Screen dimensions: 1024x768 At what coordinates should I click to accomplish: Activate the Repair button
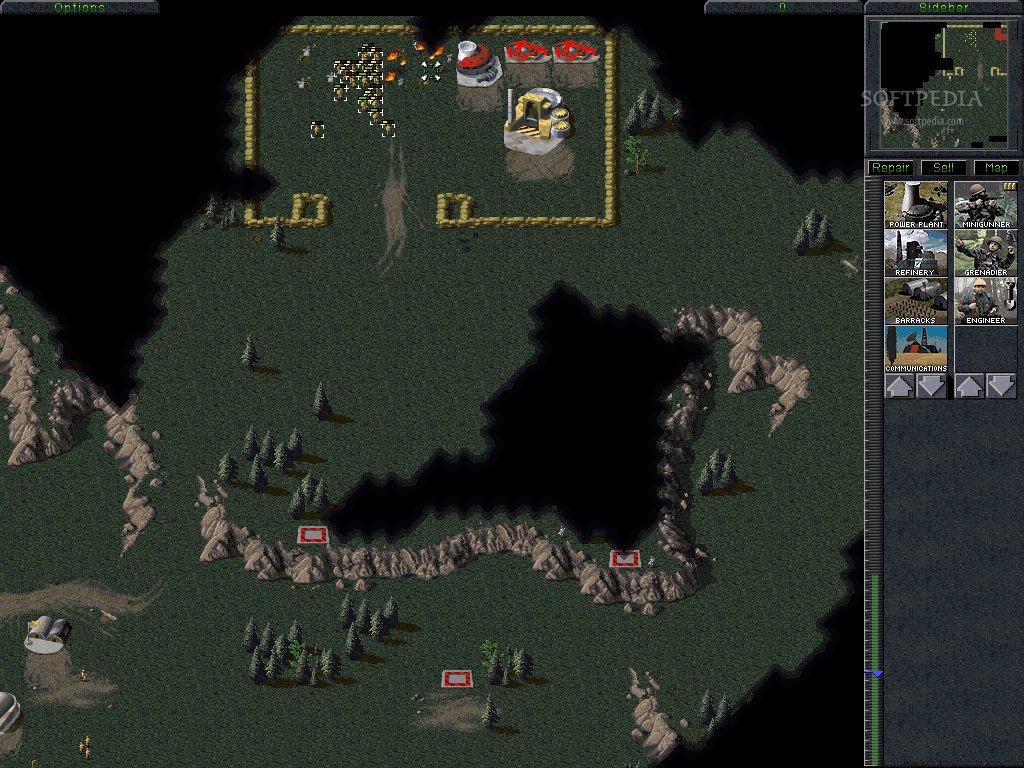pyautogui.click(x=890, y=168)
